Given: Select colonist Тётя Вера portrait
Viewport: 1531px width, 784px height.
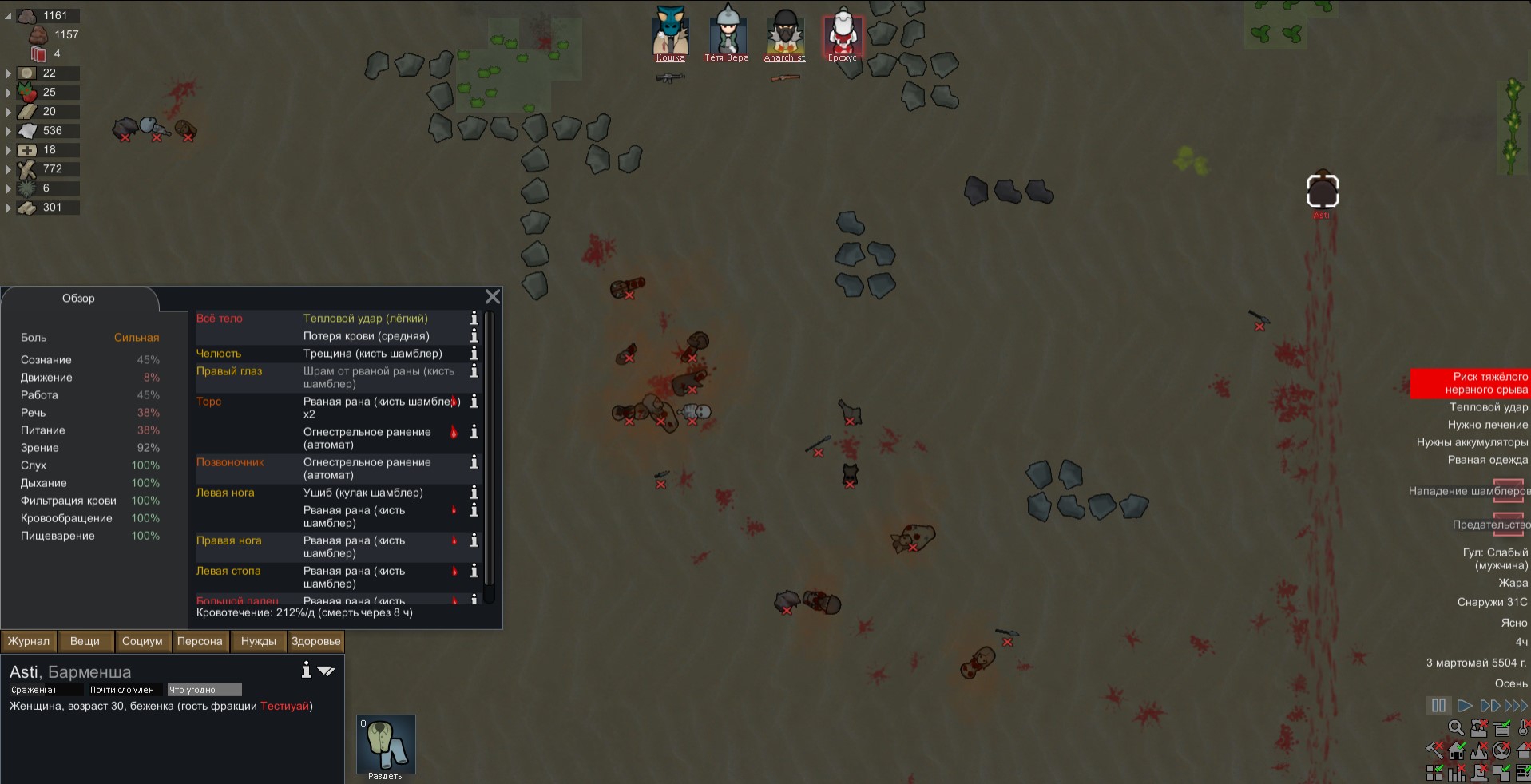Looking at the screenshot, I should click(727, 34).
